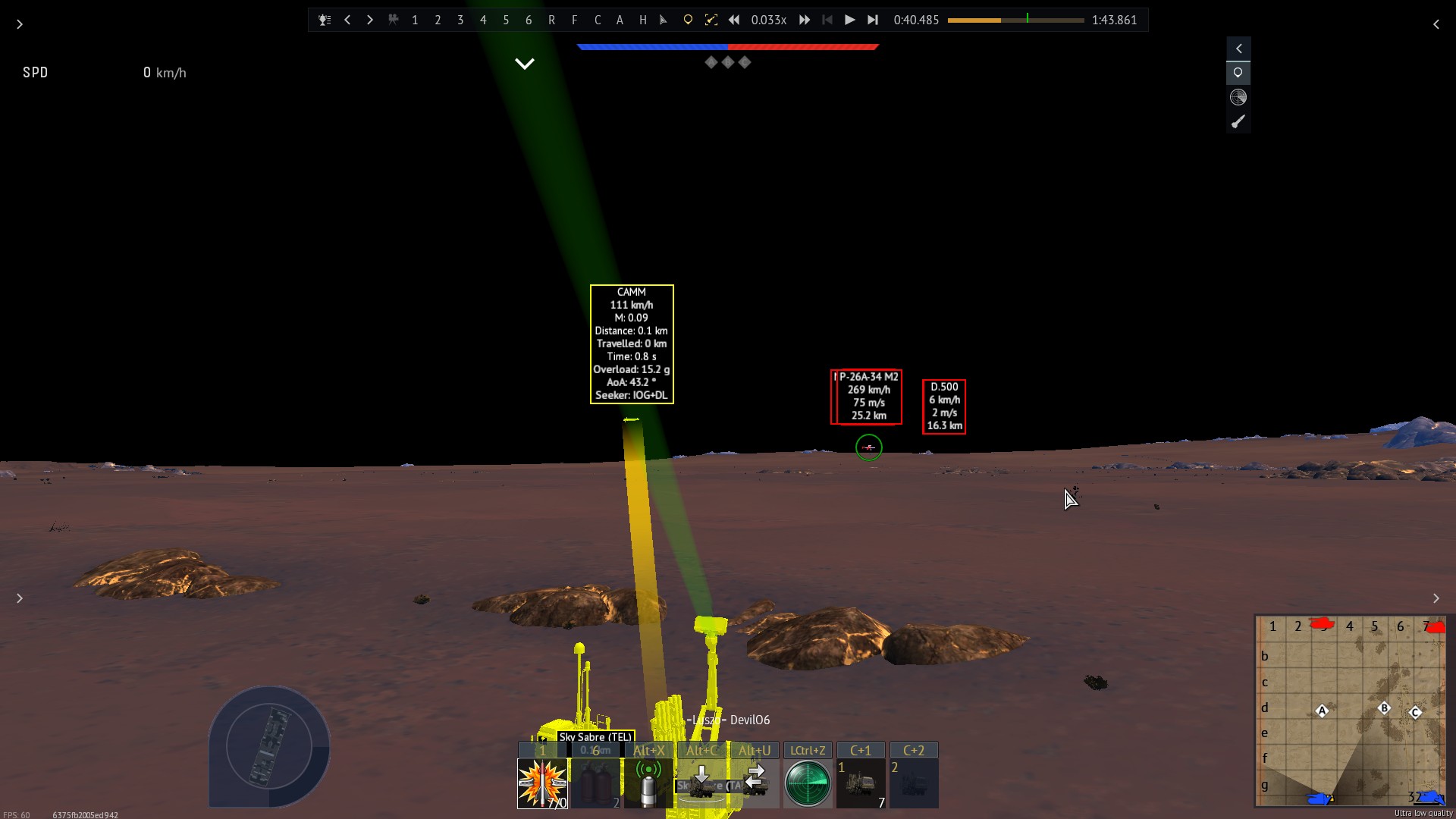This screenshot has width=1456, height=819.
Task: Toggle the yellow map-marker icon in toolbar
Action: 688,20
